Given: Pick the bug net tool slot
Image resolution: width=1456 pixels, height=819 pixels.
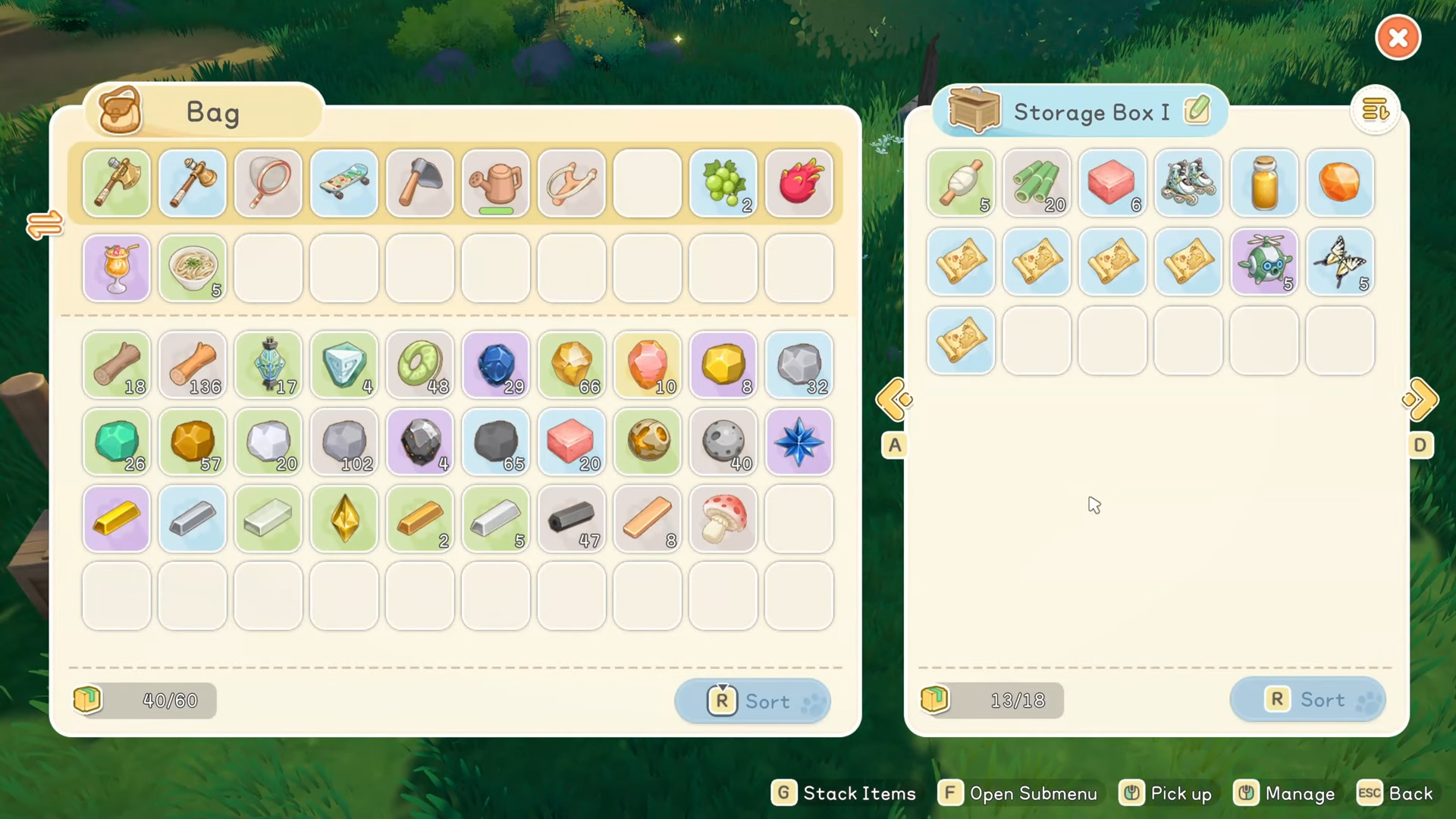Looking at the screenshot, I should click(268, 184).
